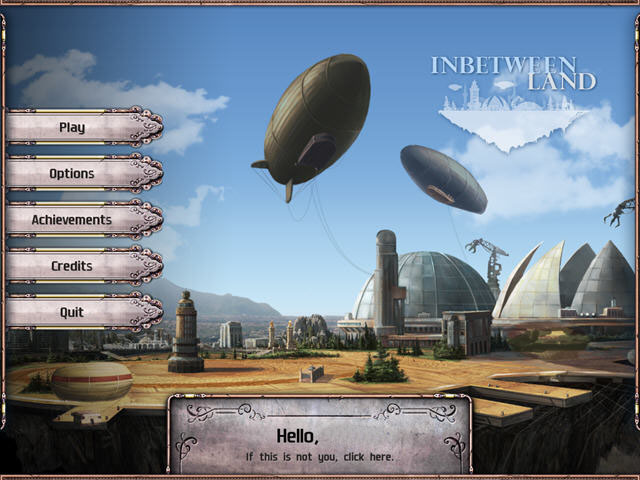View the Achievements screen
The height and width of the screenshot is (480, 640).
pos(73,219)
